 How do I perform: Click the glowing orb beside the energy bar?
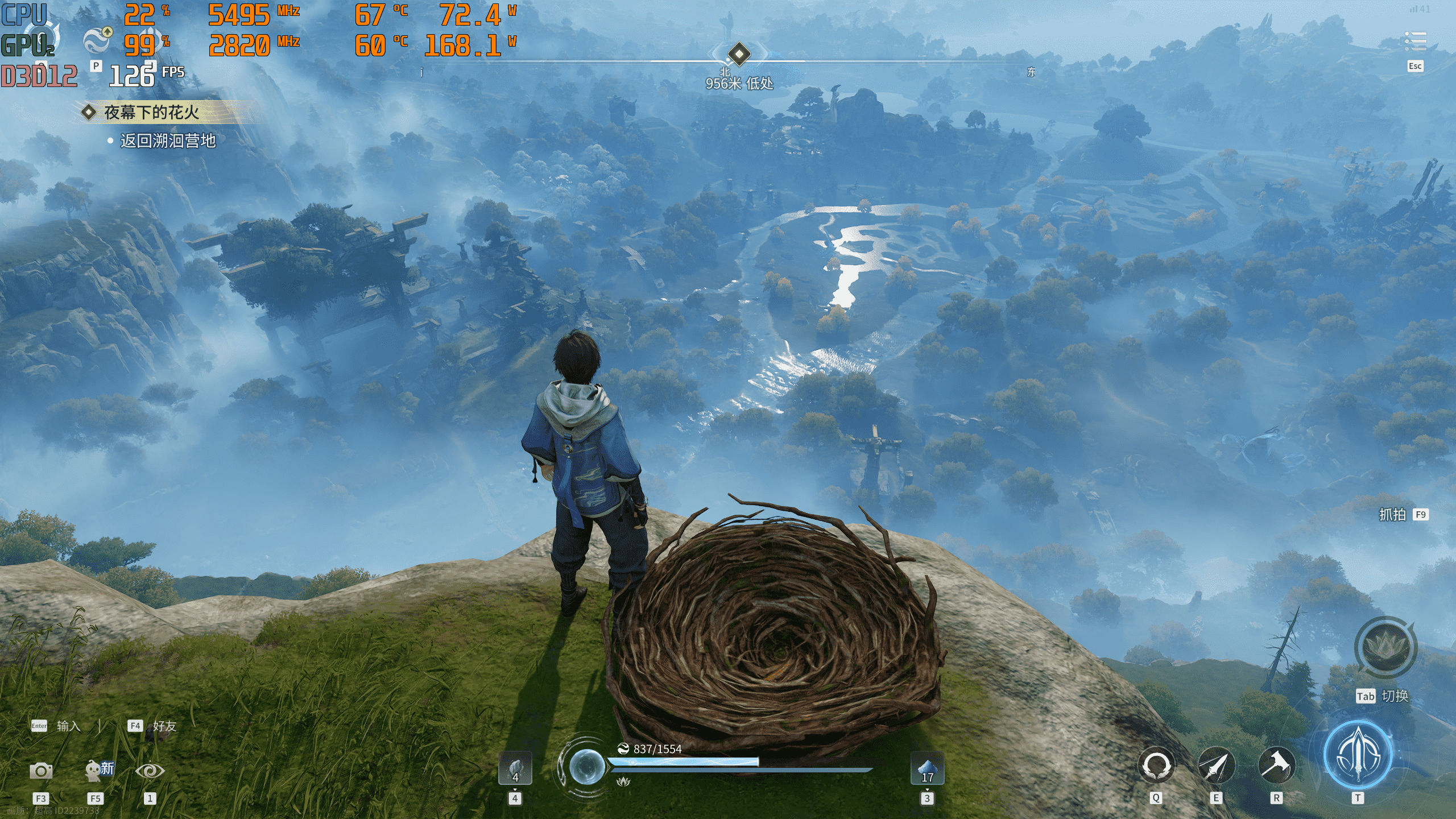click(x=586, y=766)
